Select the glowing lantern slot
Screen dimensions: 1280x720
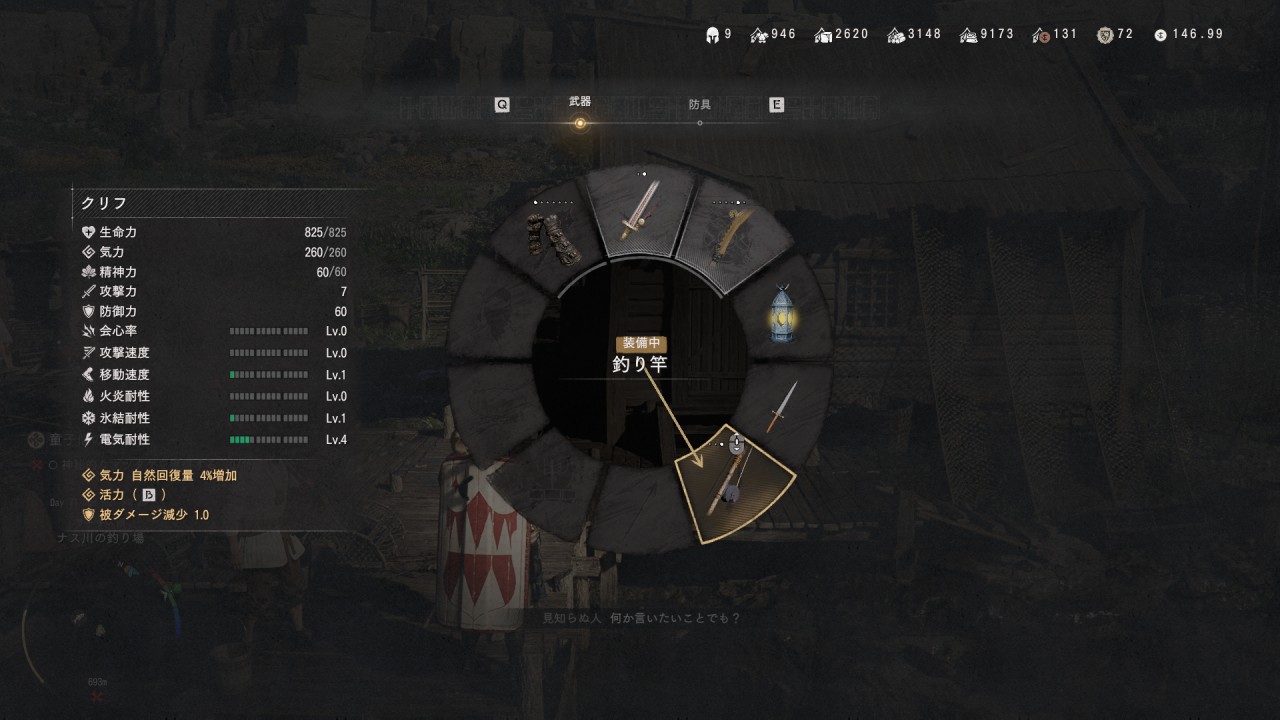pyautogui.click(x=782, y=314)
